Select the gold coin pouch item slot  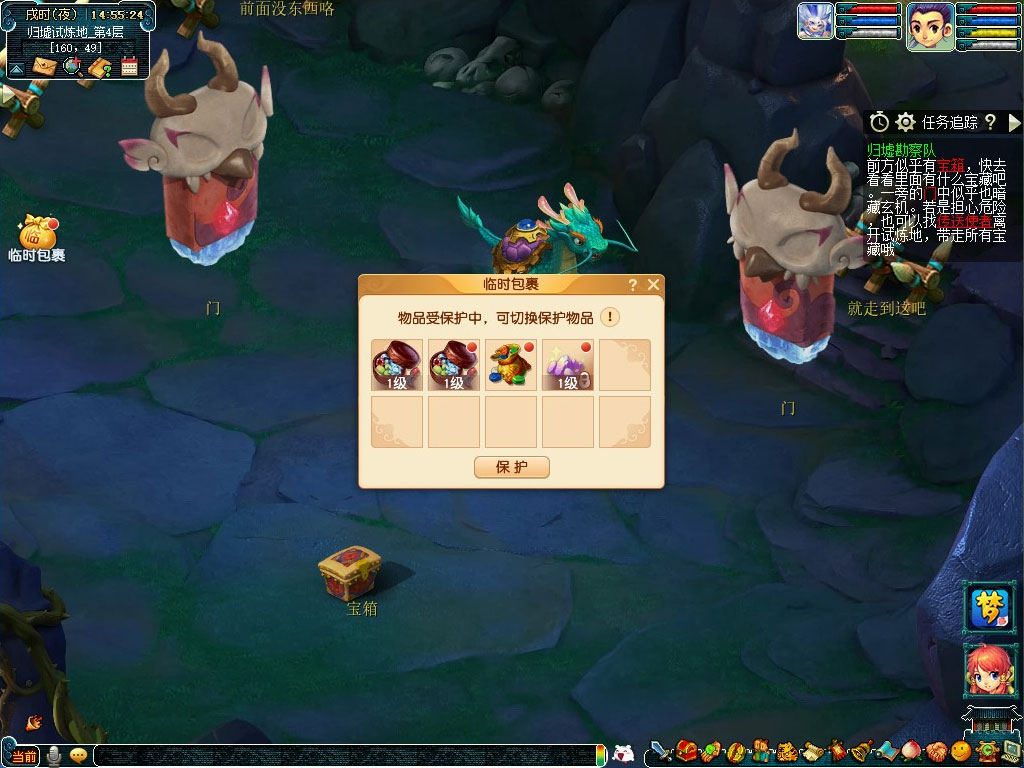coord(511,365)
